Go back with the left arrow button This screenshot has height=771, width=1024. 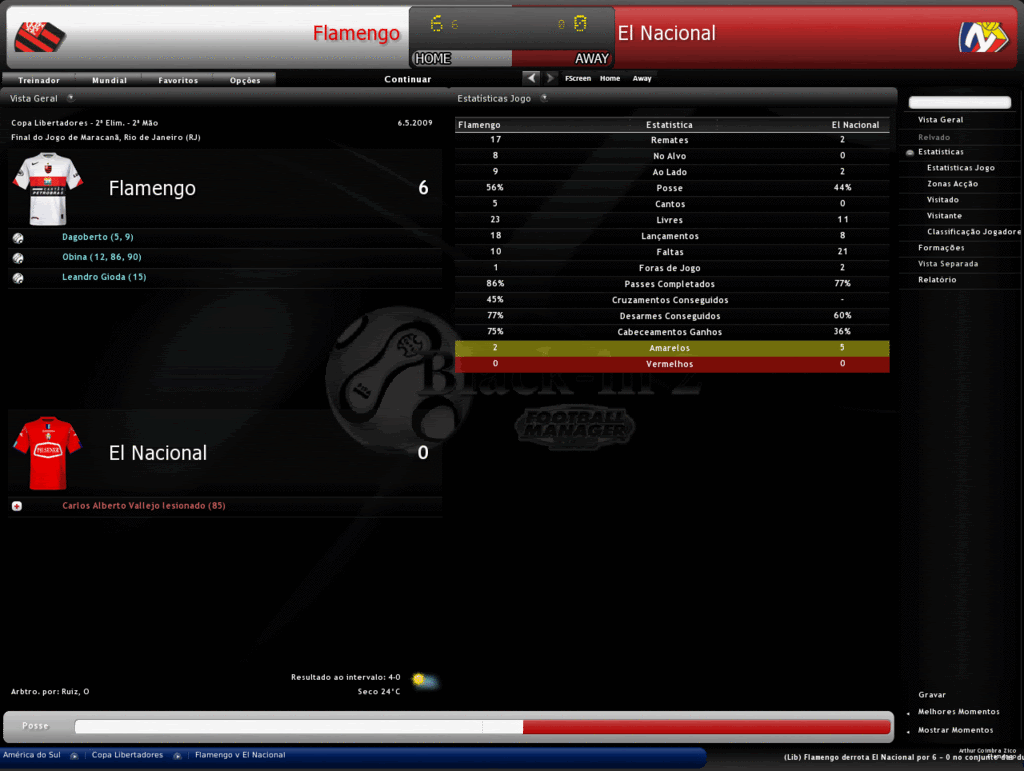(x=532, y=78)
